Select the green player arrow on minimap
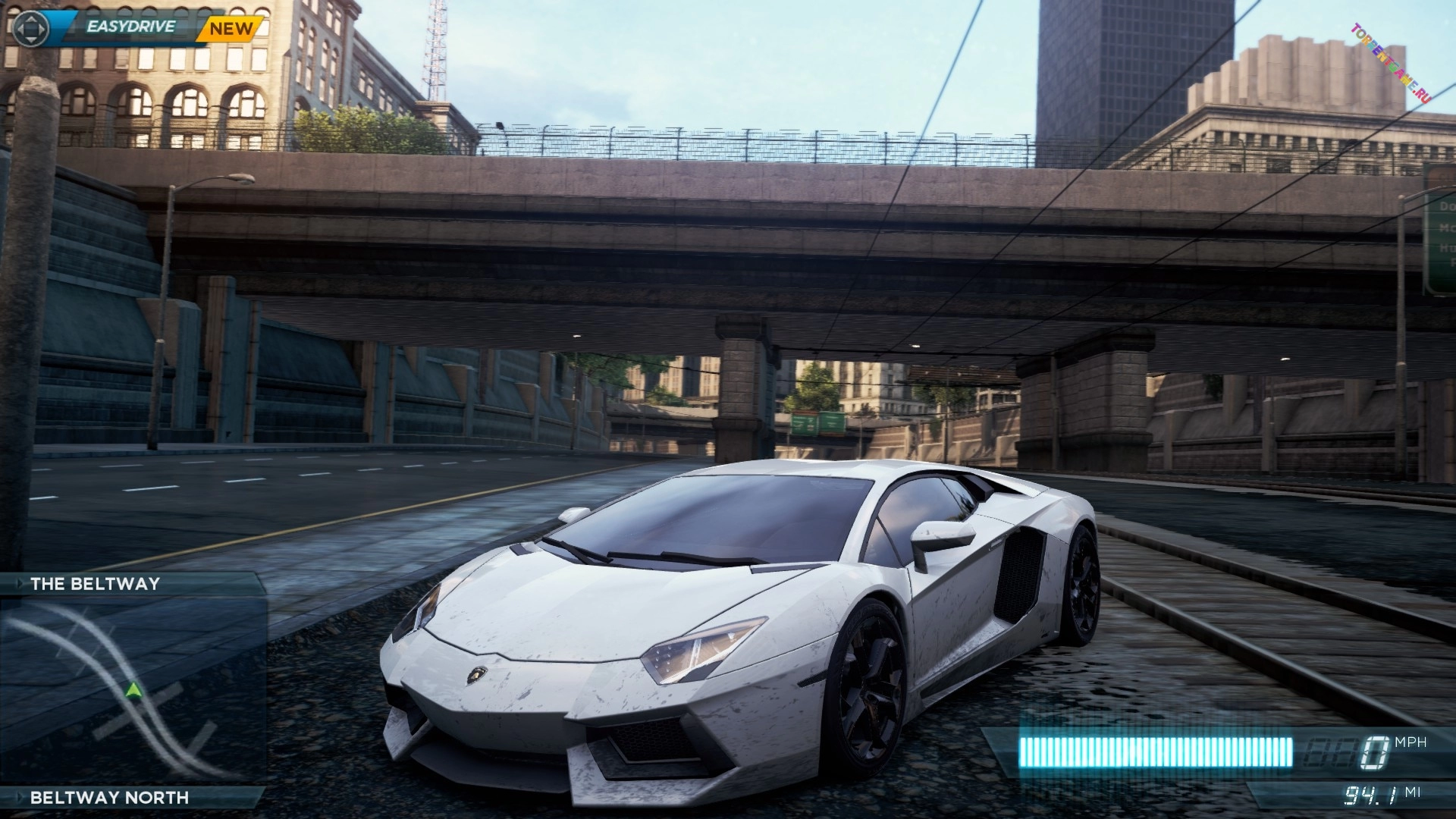 [133, 690]
